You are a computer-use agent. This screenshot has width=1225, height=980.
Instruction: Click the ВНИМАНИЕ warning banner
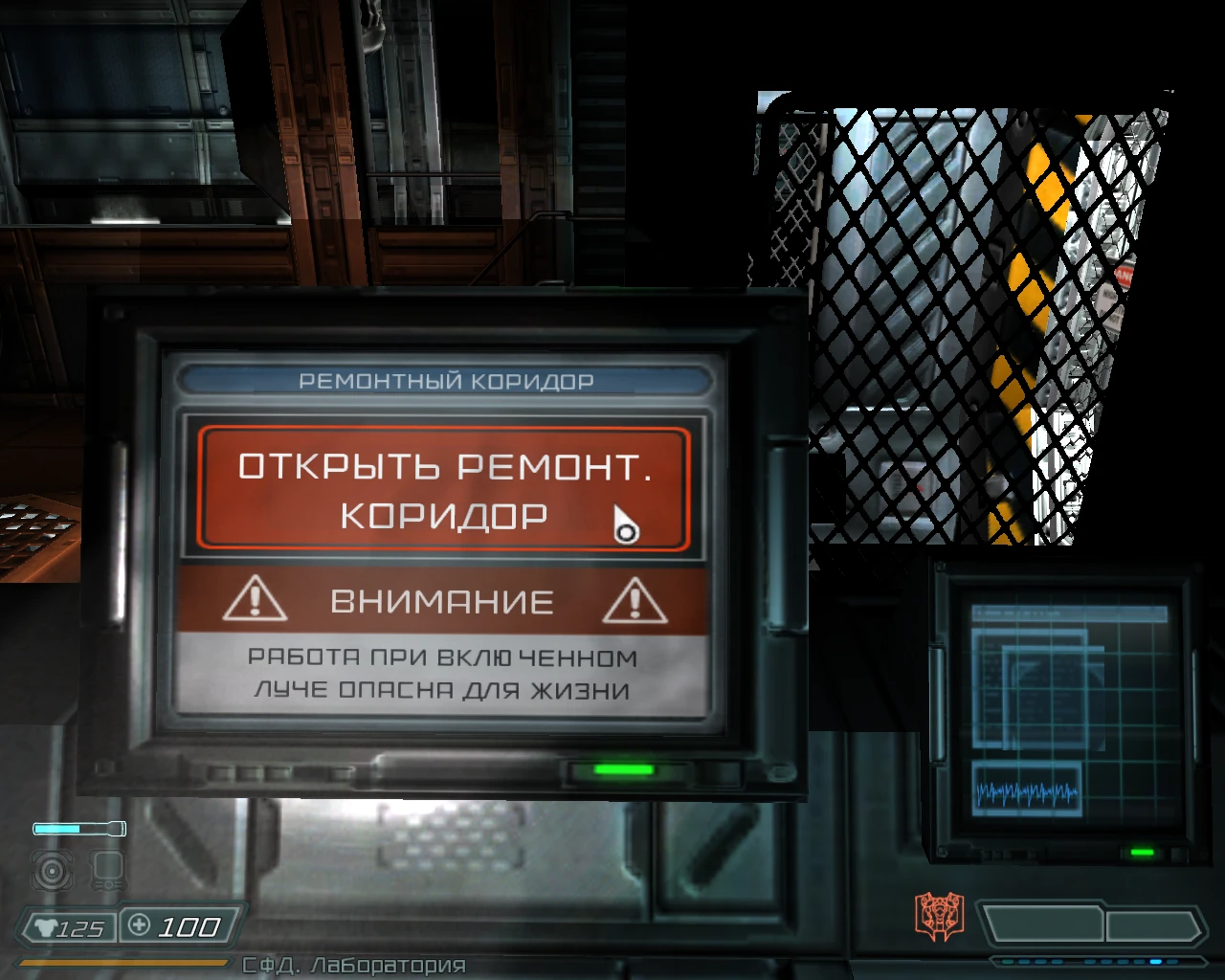(x=443, y=601)
